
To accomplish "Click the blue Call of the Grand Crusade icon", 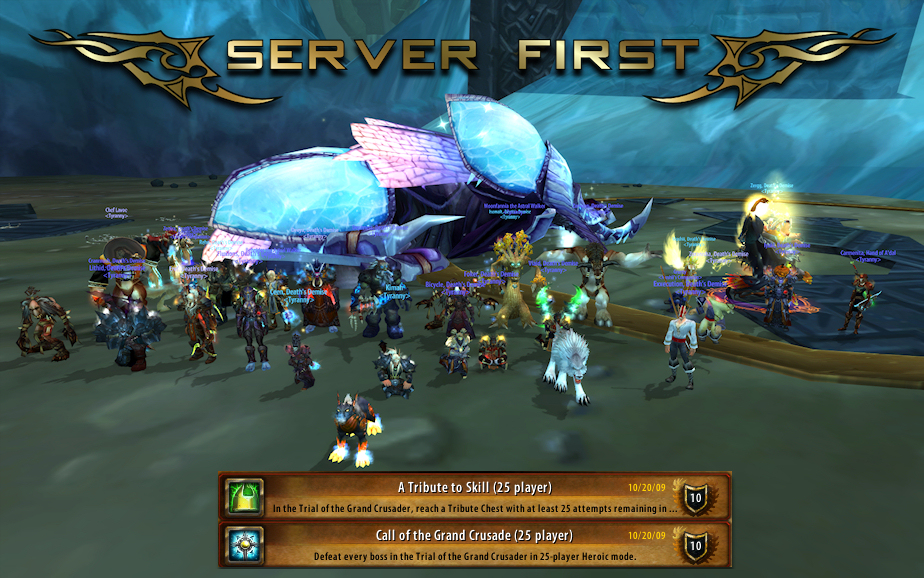I will click(244, 544).
